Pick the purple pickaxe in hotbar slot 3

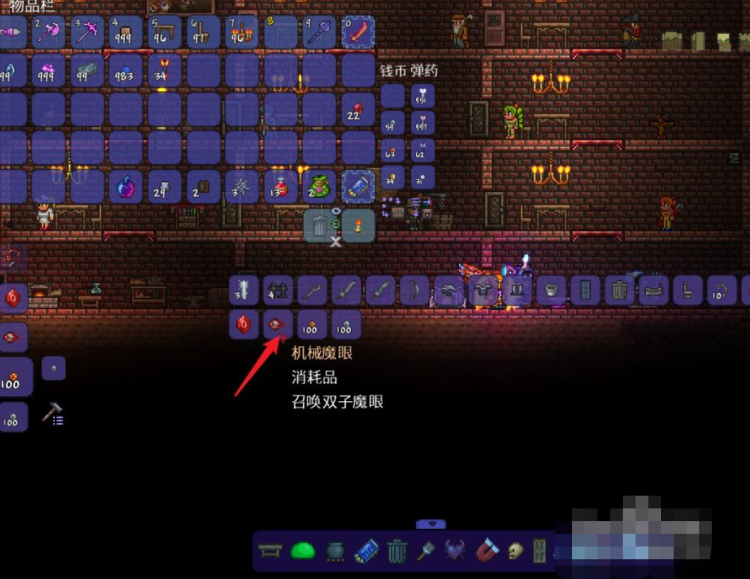point(87,32)
